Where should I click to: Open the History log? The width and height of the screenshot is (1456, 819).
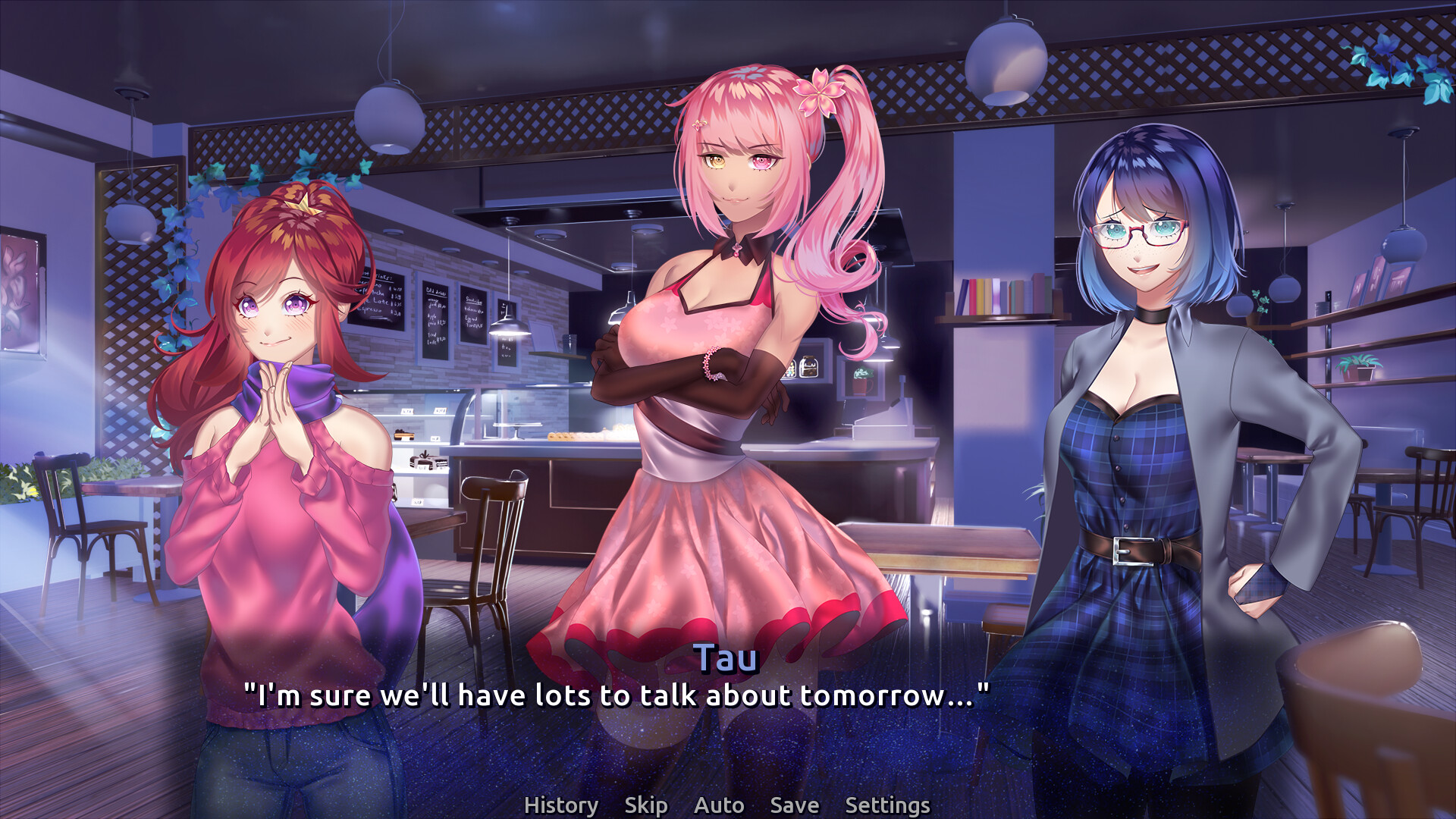pyautogui.click(x=560, y=805)
